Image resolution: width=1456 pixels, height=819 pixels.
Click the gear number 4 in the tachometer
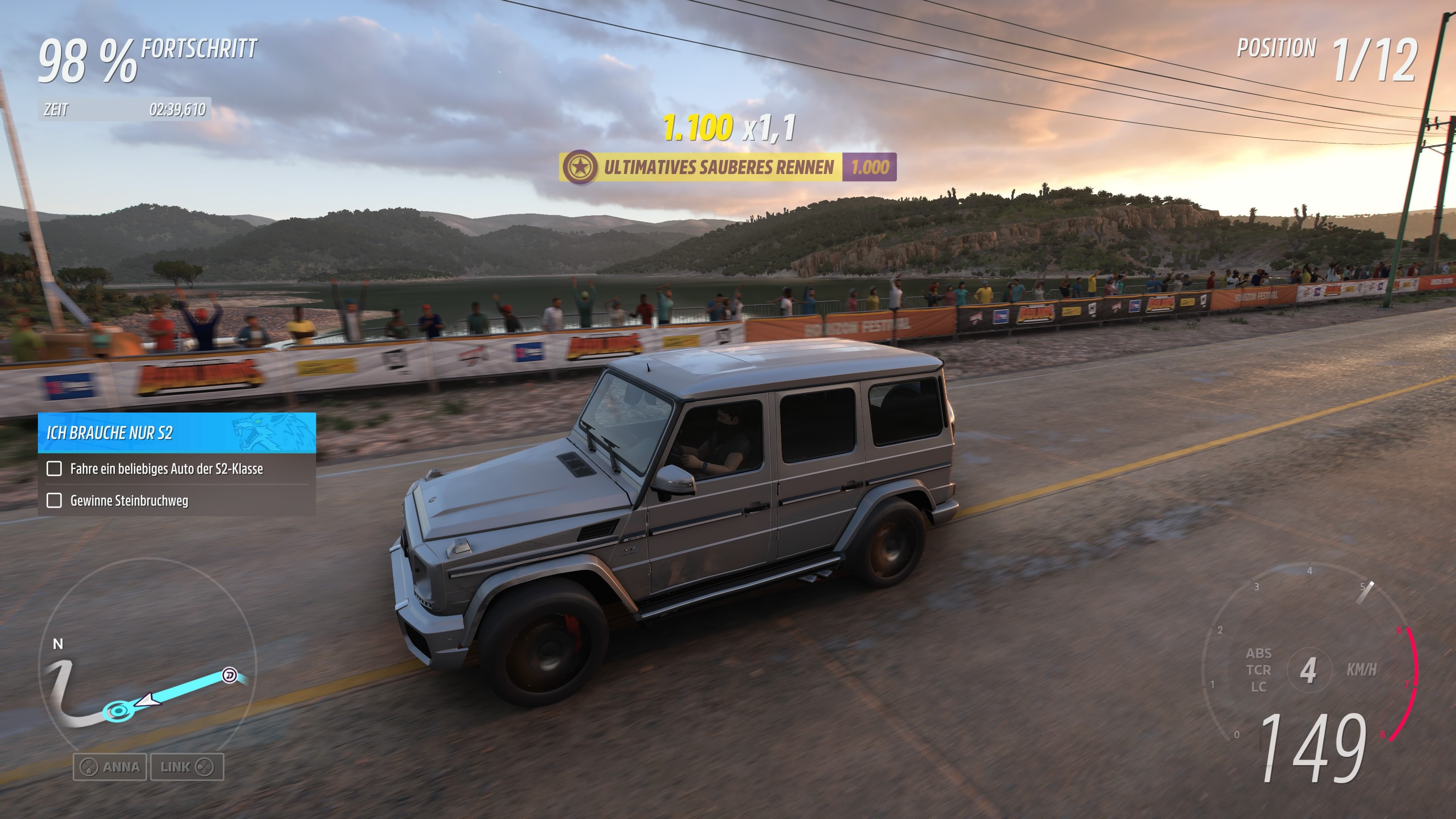point(1309,671)
